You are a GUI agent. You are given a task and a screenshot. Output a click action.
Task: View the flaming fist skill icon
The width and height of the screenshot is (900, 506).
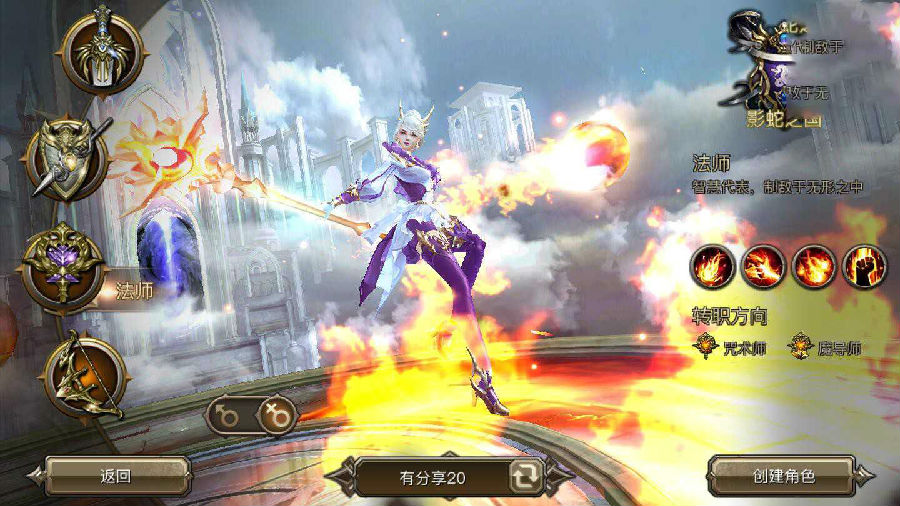[x=864, y=265]
